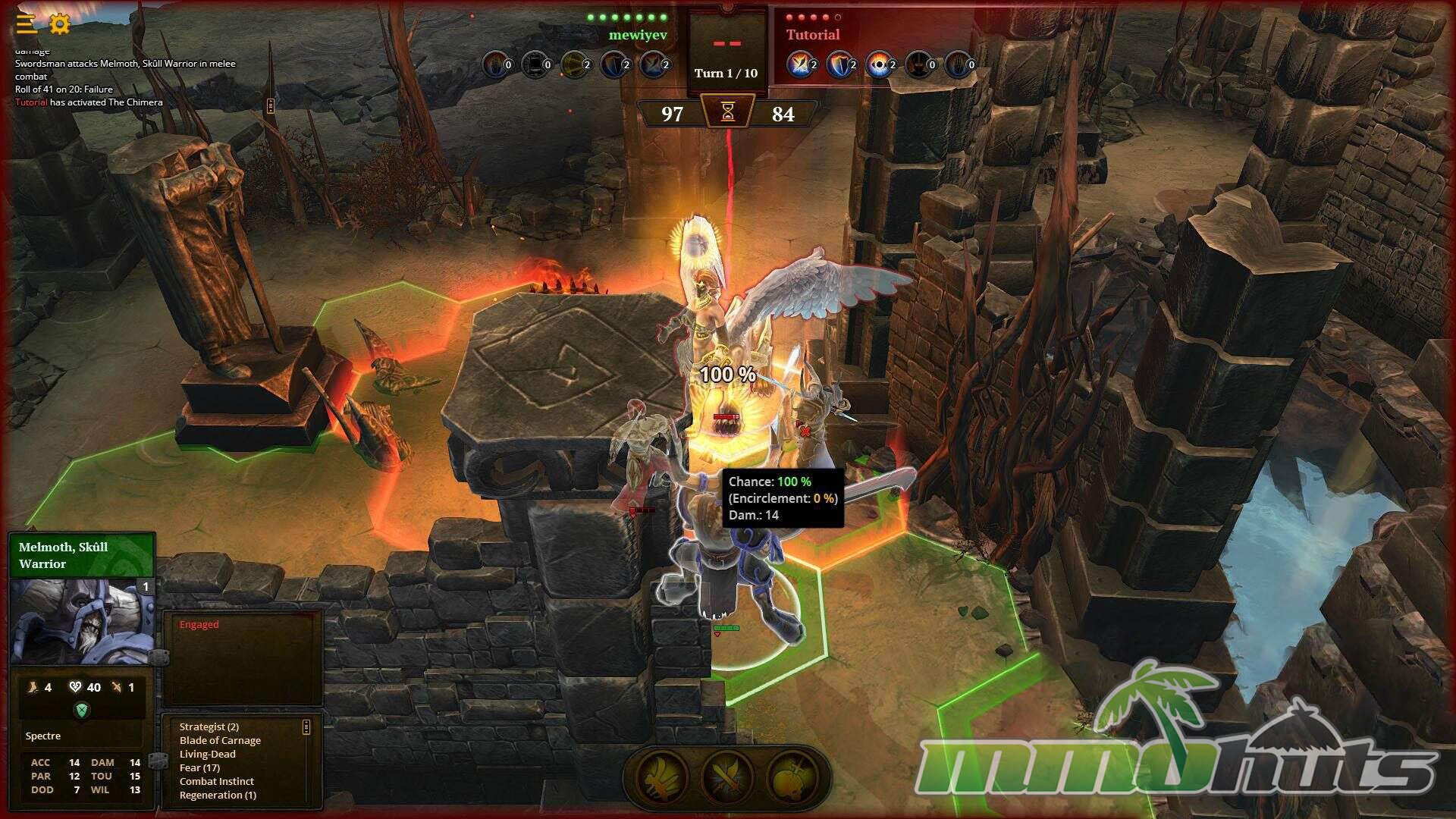Activate the winged sword action icon
This screenshot has width=1456, height=819.
click(x=663, y=777)
